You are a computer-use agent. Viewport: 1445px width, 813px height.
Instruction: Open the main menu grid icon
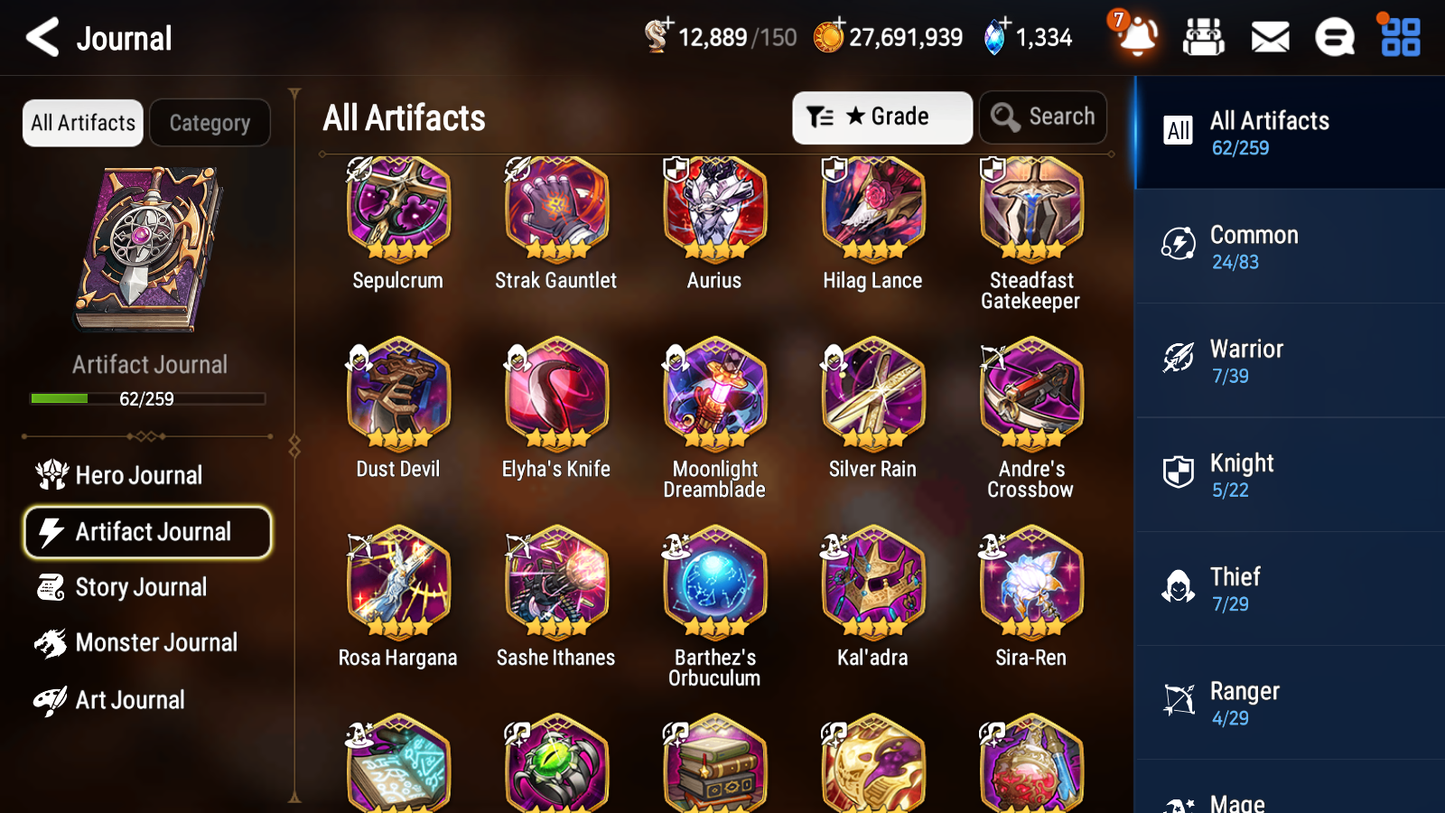[1399, 36]
